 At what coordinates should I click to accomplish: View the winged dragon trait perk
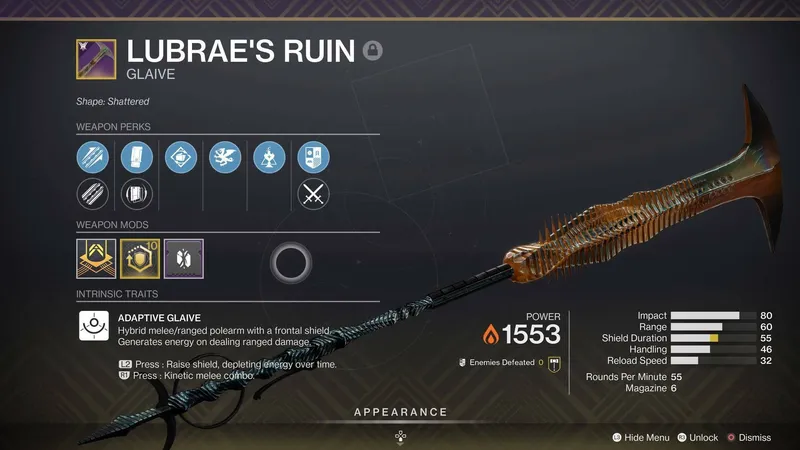(x=224, y=156)
